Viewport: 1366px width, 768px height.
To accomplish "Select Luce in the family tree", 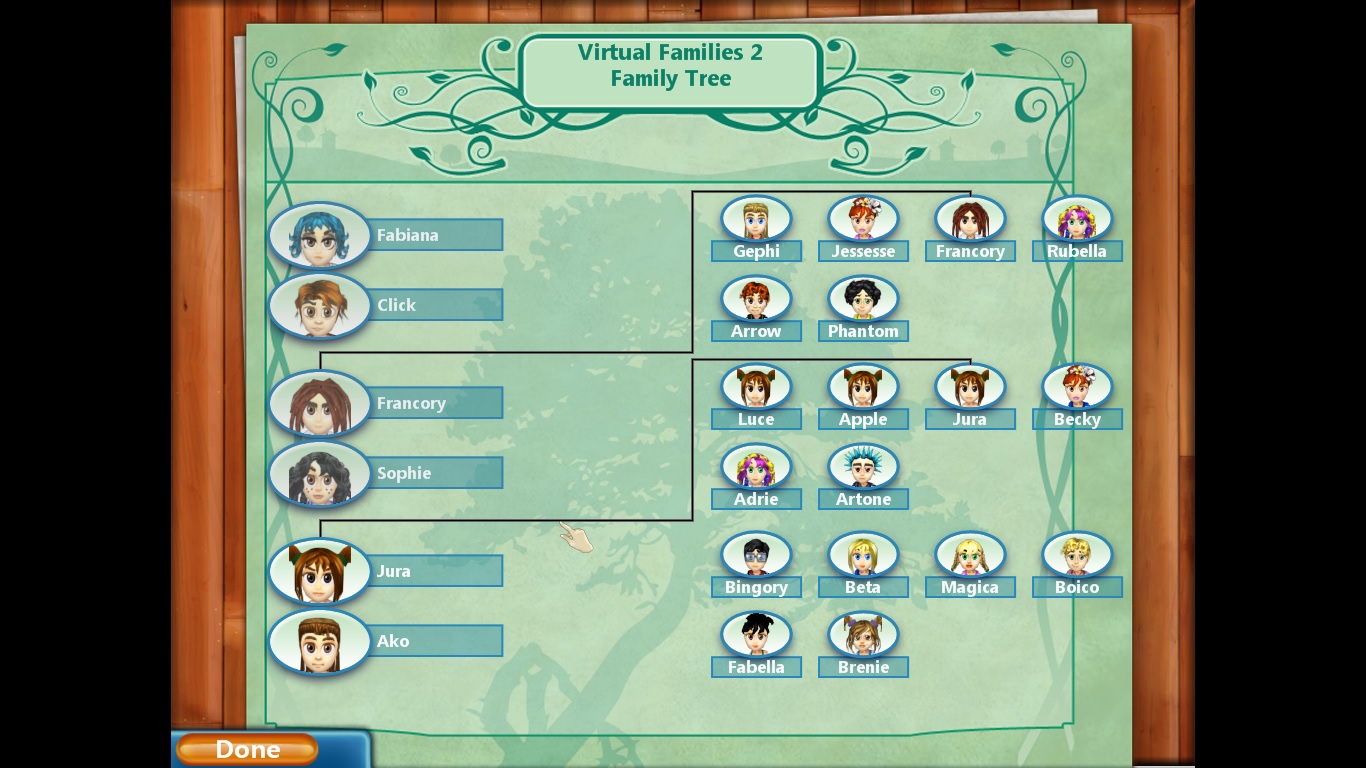I will (x=756, y=387).
